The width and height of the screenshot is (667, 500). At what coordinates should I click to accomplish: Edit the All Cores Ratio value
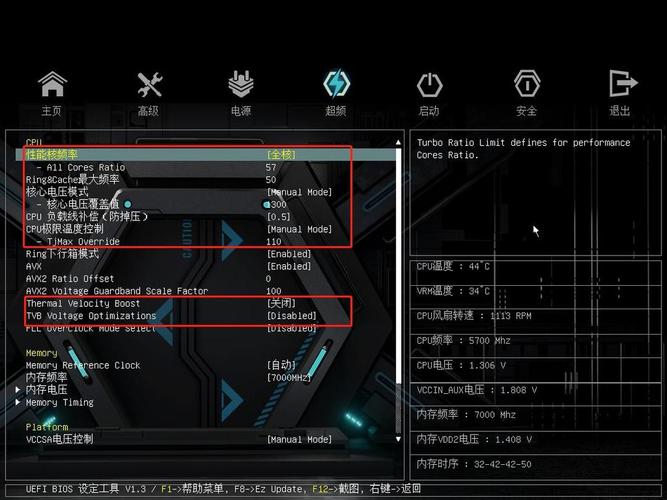pos(271,167)
